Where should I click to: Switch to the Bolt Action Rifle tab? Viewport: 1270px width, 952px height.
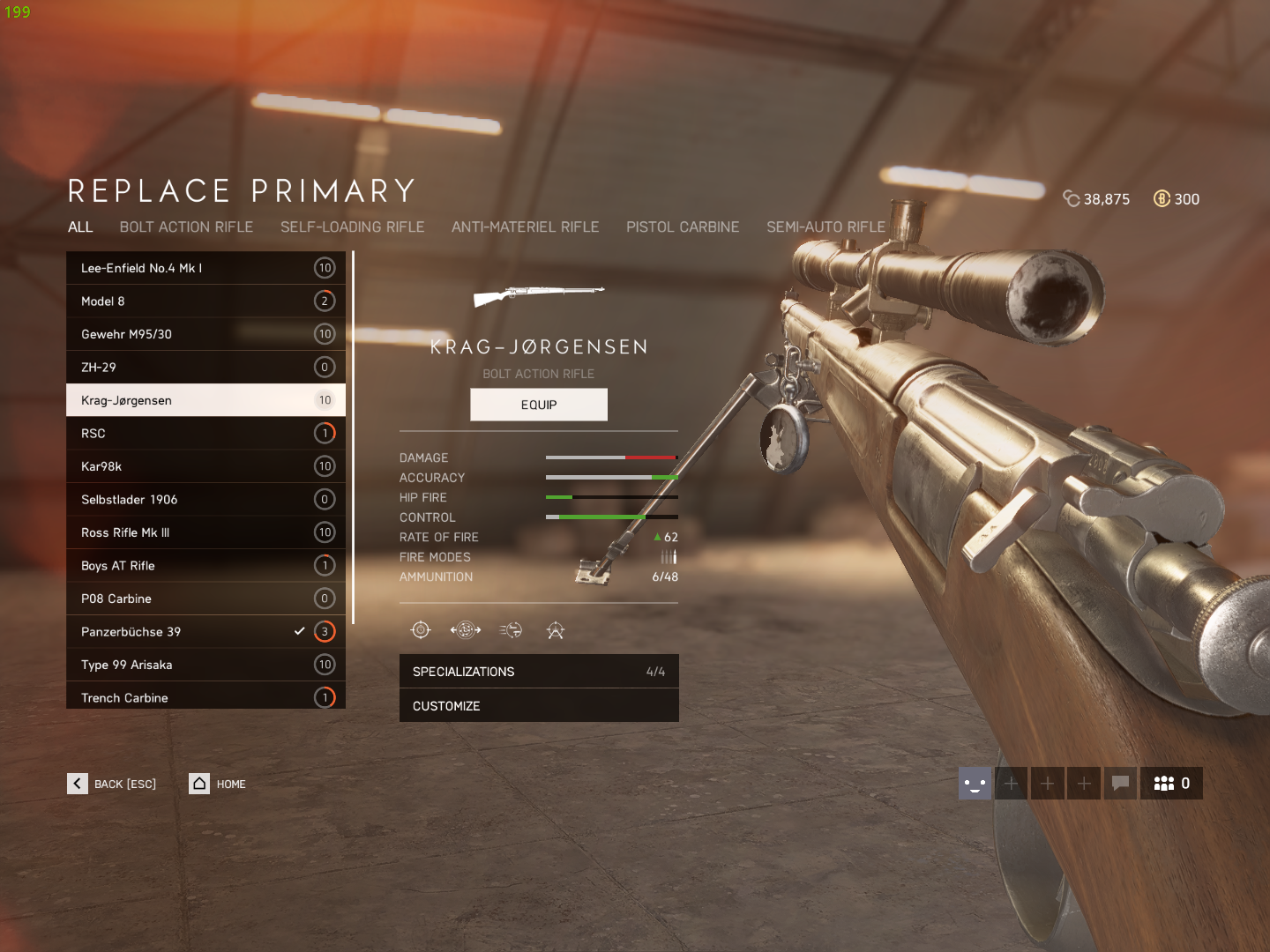(x=186, y=227)
